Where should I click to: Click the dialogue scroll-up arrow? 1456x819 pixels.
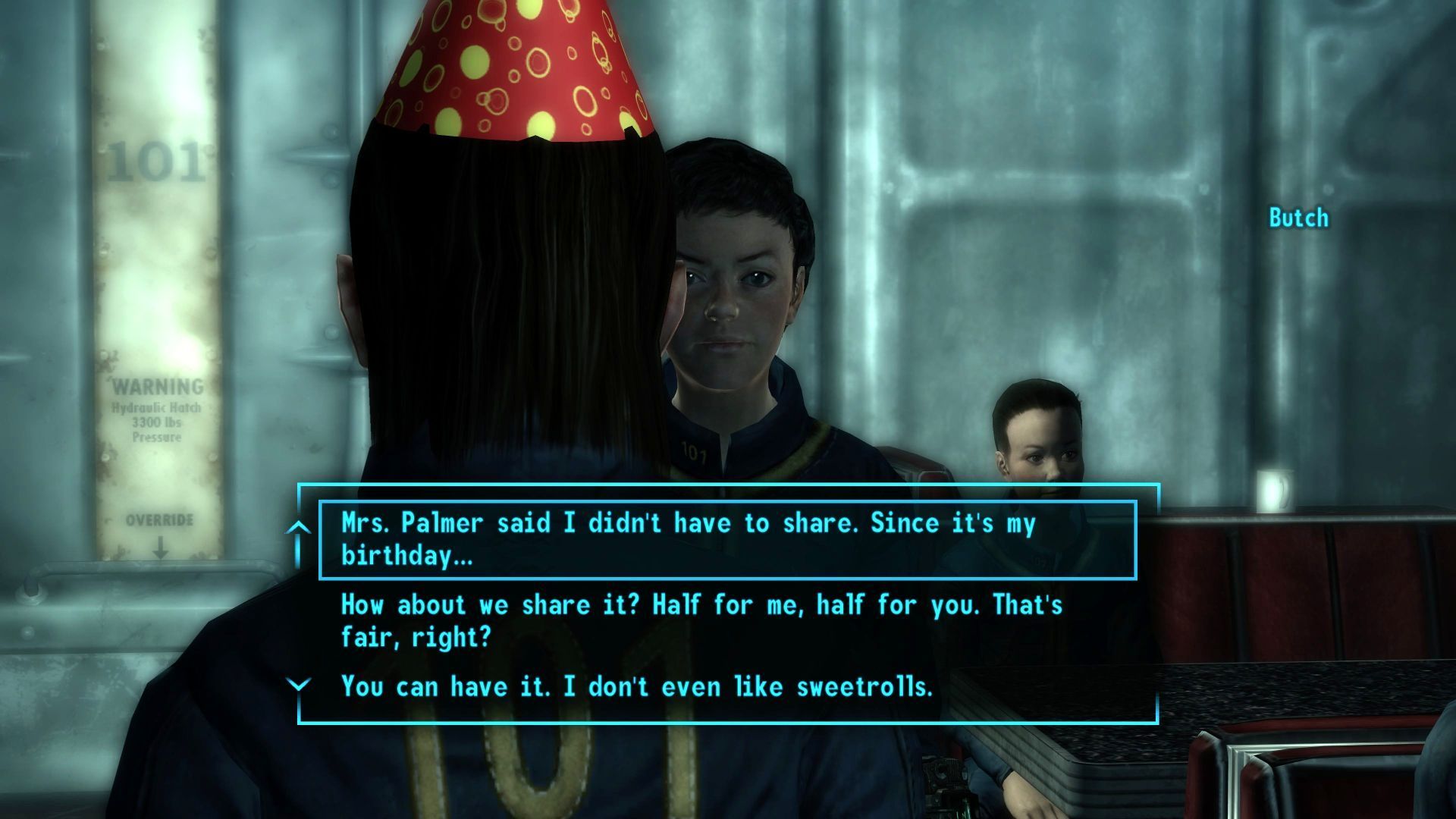[x=299, y=527]
